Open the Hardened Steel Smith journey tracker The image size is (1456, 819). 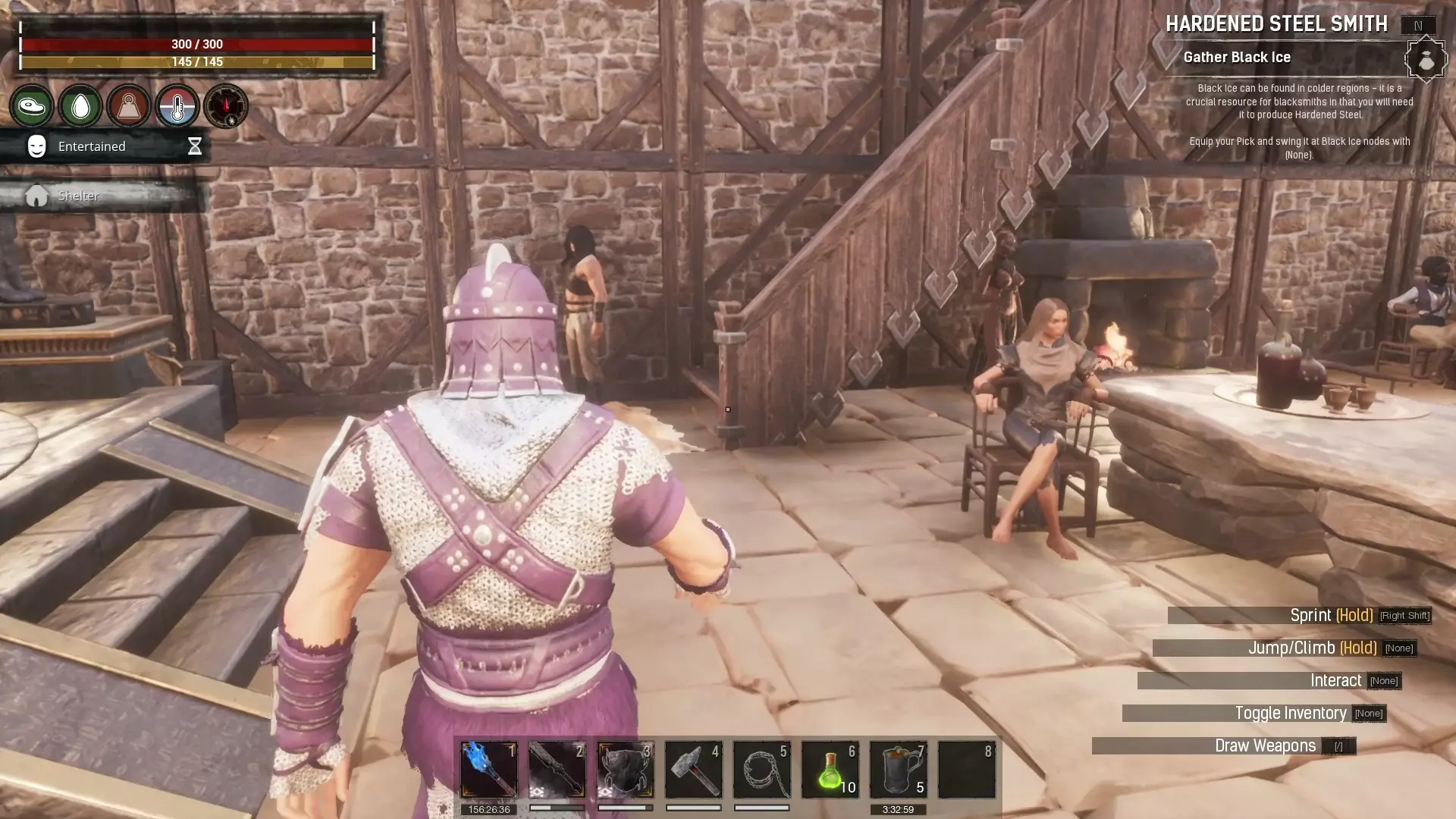pos(1276,24)
